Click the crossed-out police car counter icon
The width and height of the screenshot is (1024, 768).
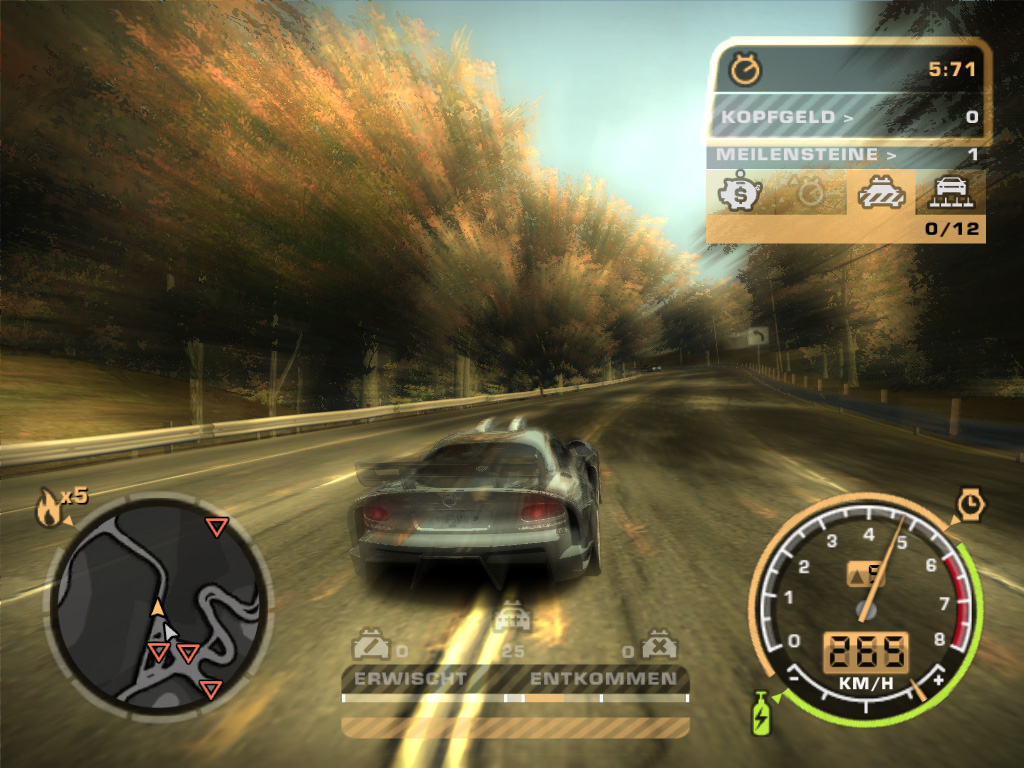[x=659, y=645]
